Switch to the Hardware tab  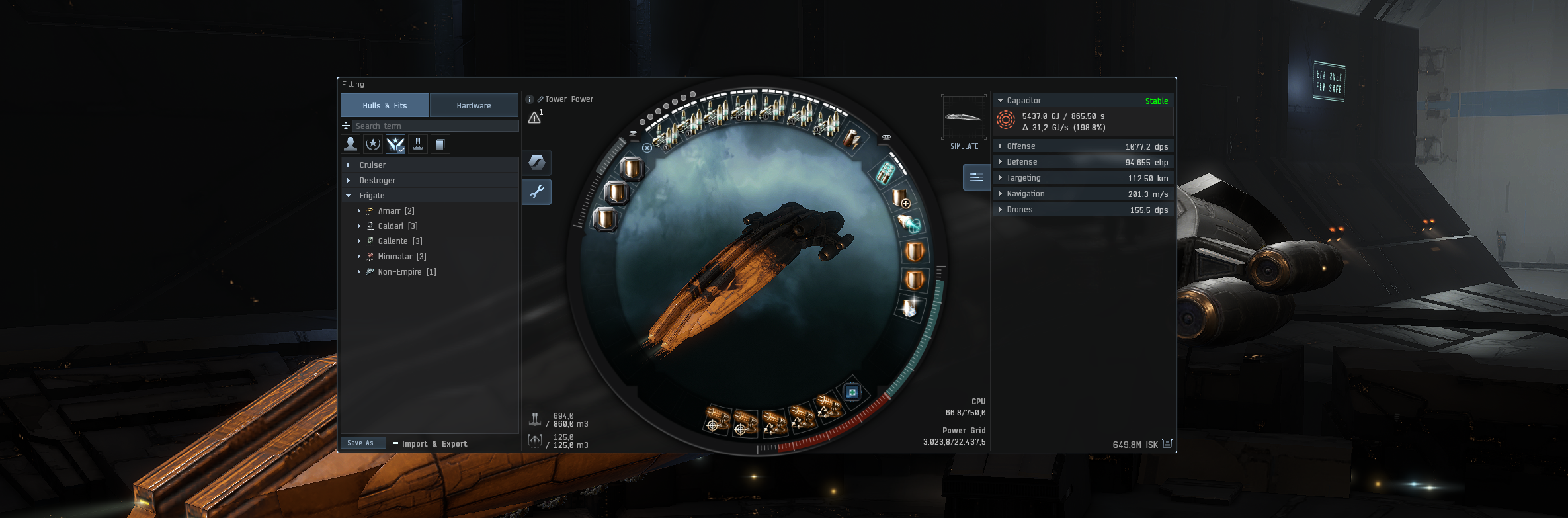(474, 106)
